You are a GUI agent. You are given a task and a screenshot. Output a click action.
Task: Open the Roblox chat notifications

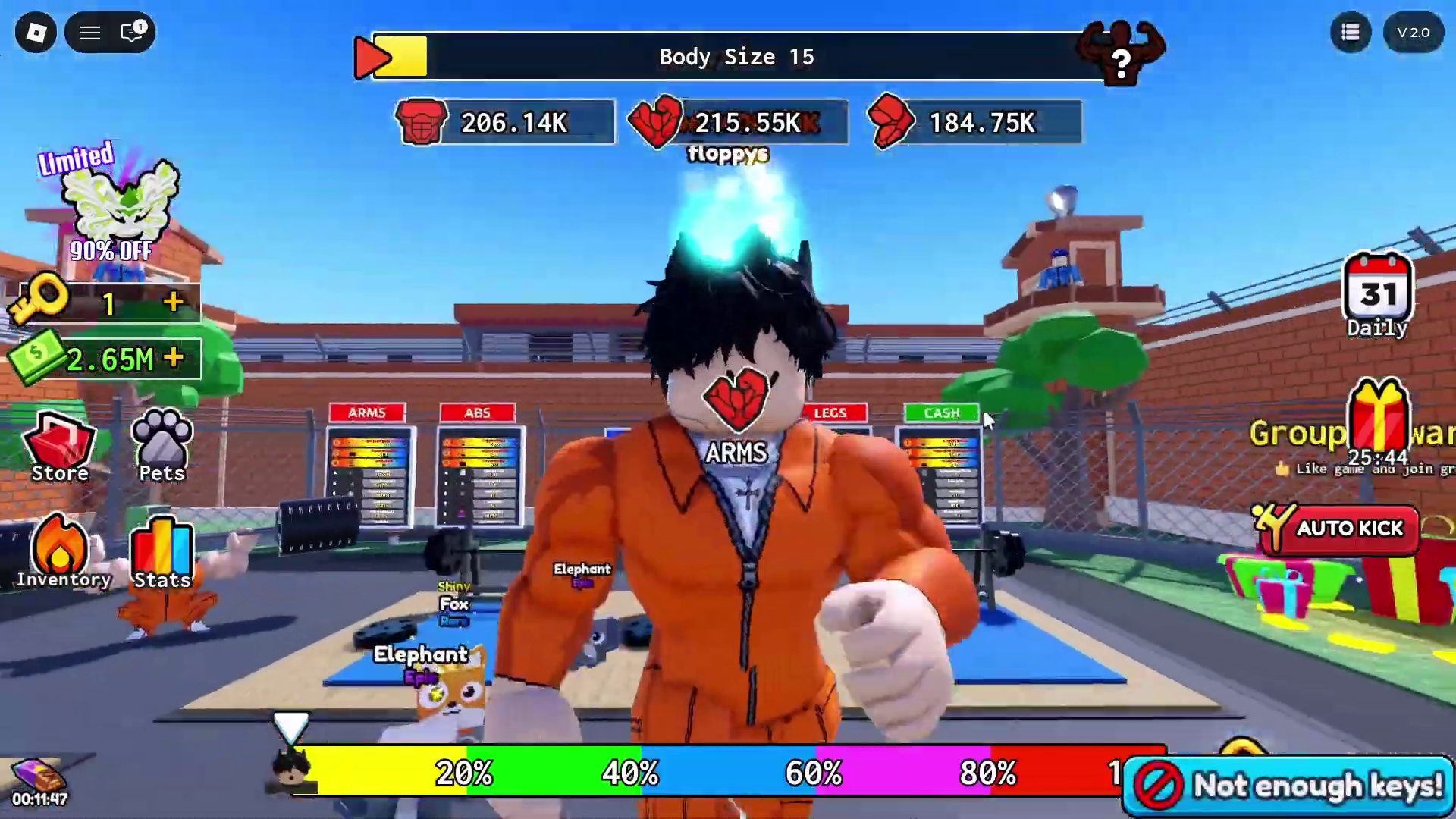[x=133, y=33]
